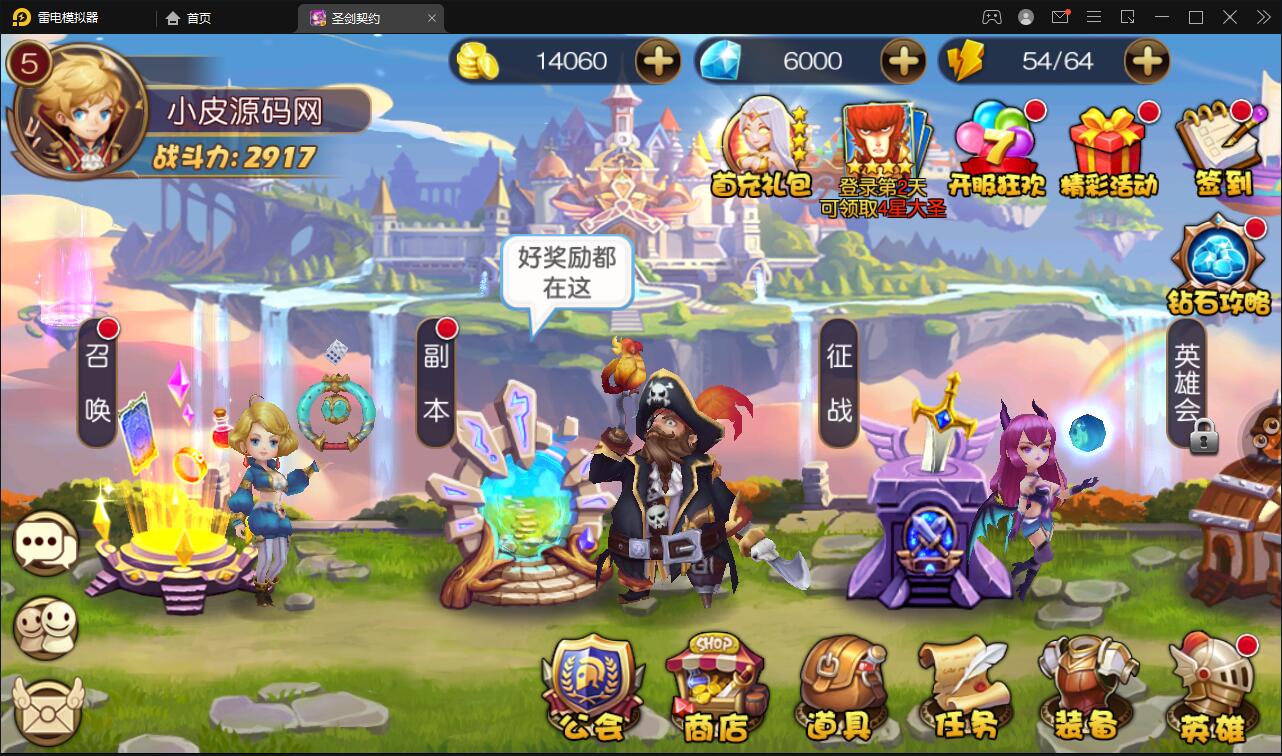Switch to the 首页 tab
The width and height of the screenshot is (1282, 756).
[186, 17]
